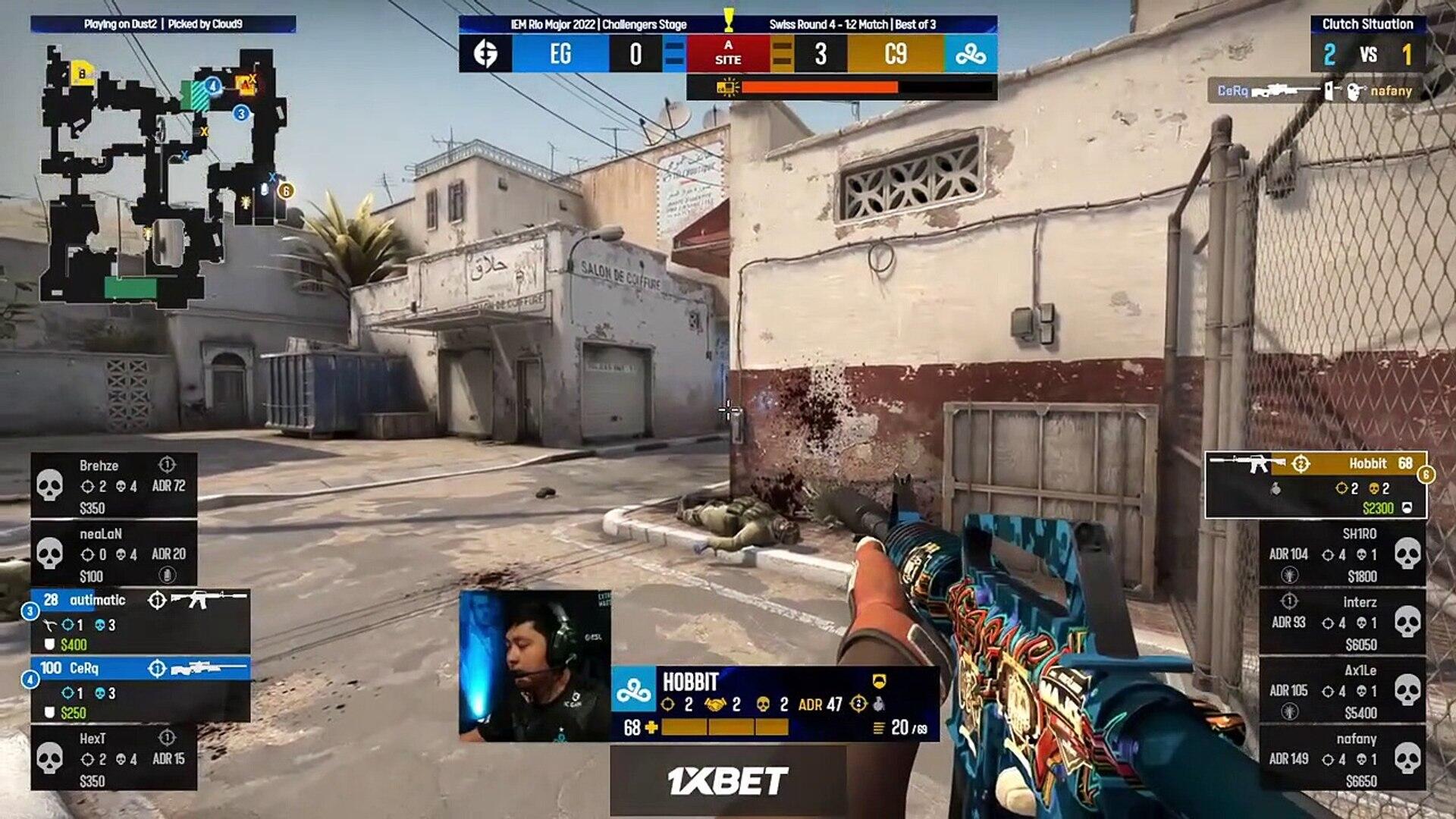Click the HOBBIT focused player stats panel
The image size is (1456, 819).
pos(775,704)
